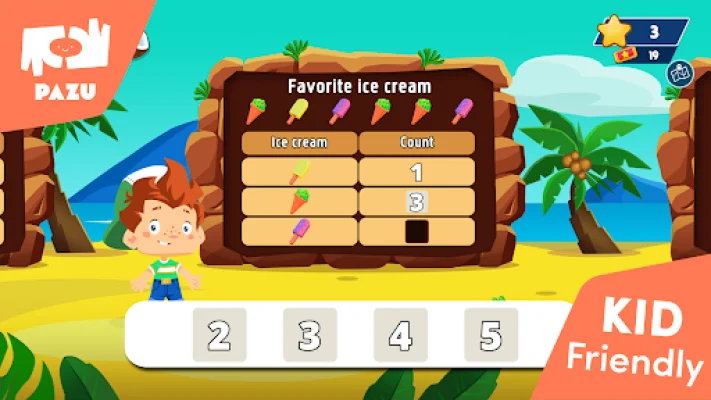Image resolution: width=711 pixels, height=400 pixels.
Task: Choose the number 2 answer tile
Action: pyautogui.click(x=219, y=335)
